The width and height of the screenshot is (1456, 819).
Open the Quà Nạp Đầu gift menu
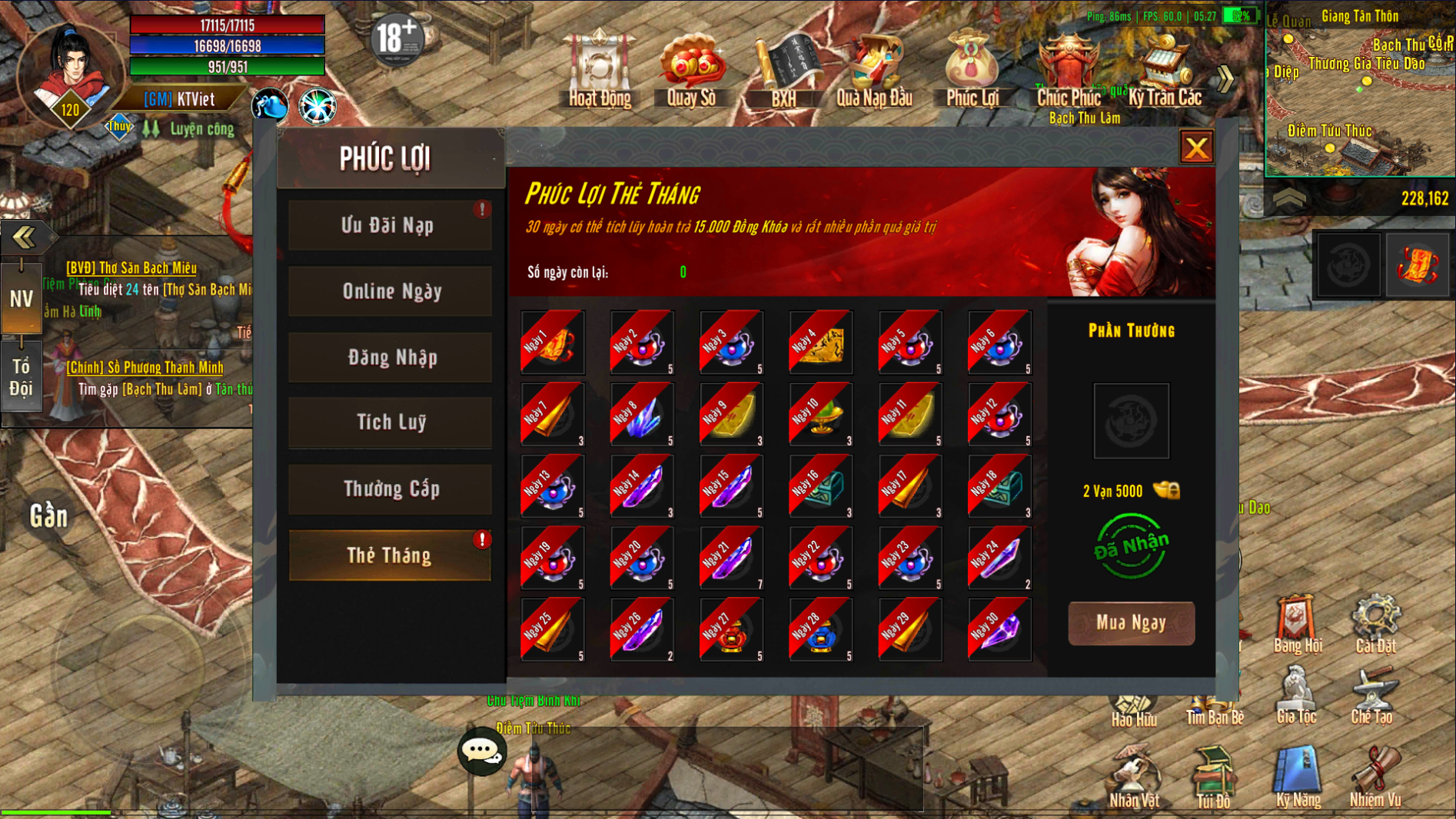click(x=874, y=69)
